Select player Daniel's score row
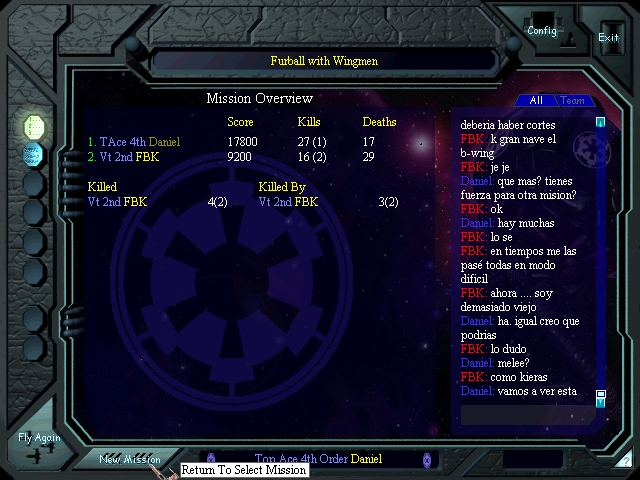Viewport: 640px width, 480px height. click(134, 143)
